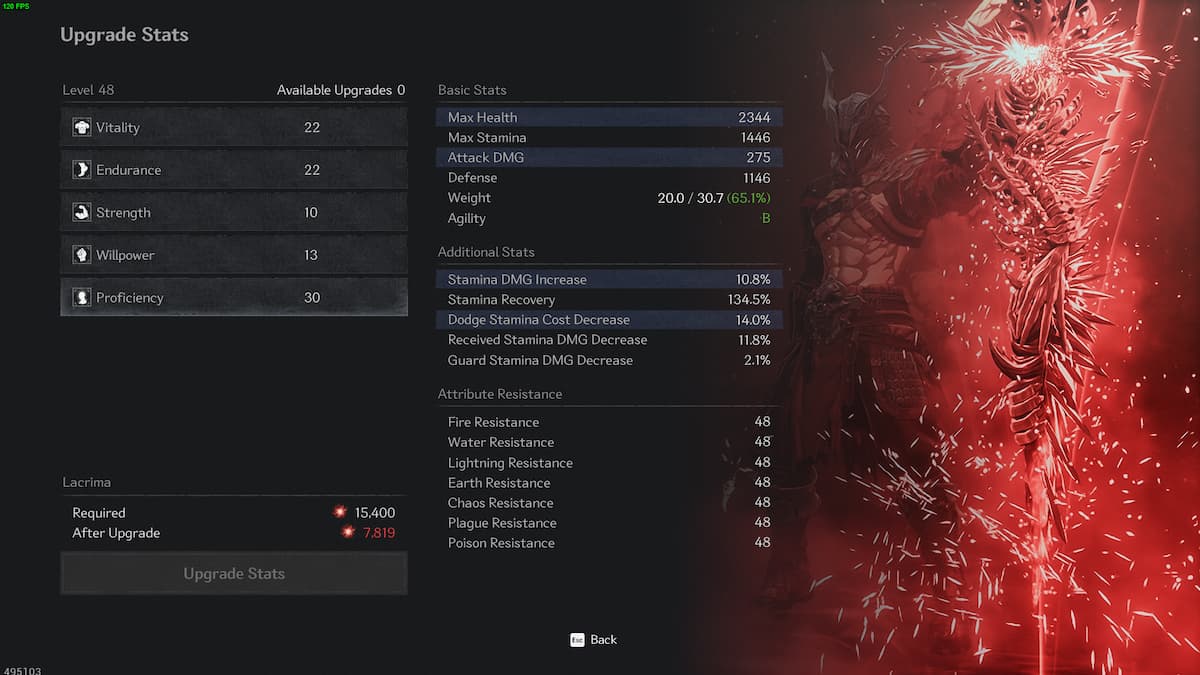Select the Vitality attribute row

coord(234,128)
